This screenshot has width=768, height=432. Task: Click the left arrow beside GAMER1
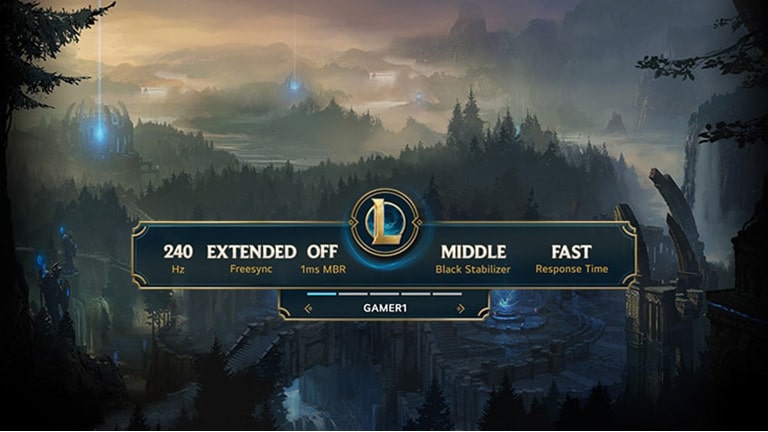(308, 309)
